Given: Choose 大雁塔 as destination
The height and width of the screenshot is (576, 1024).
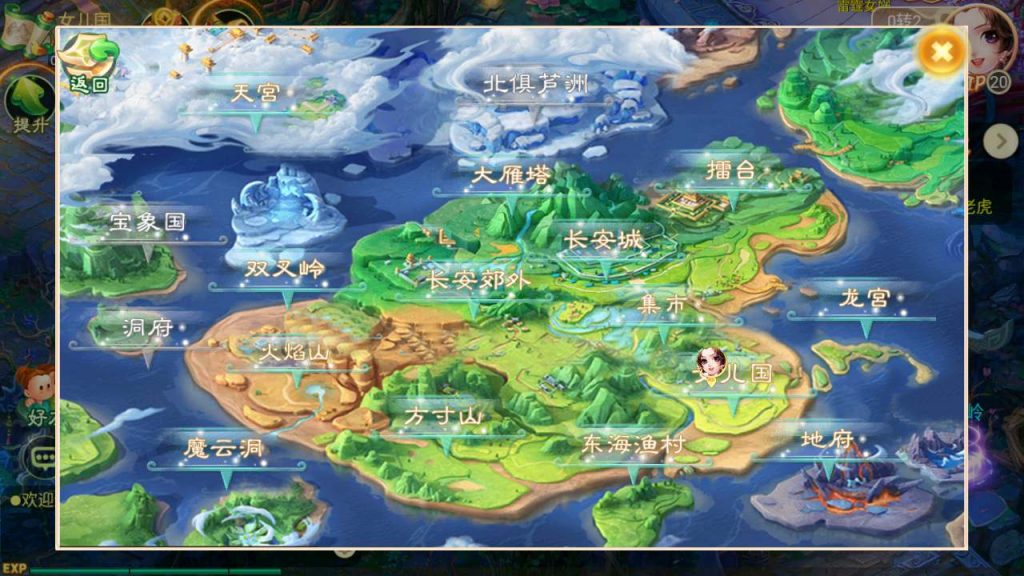Looking at the screenshot, I should (511, 176).
